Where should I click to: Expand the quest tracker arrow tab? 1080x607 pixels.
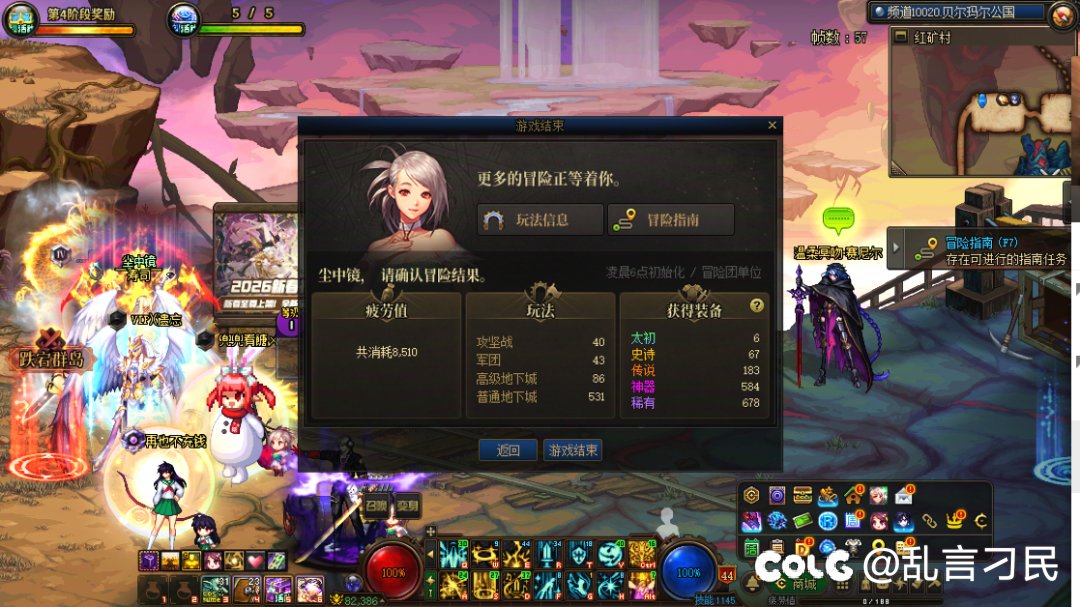tap(896, 248)
